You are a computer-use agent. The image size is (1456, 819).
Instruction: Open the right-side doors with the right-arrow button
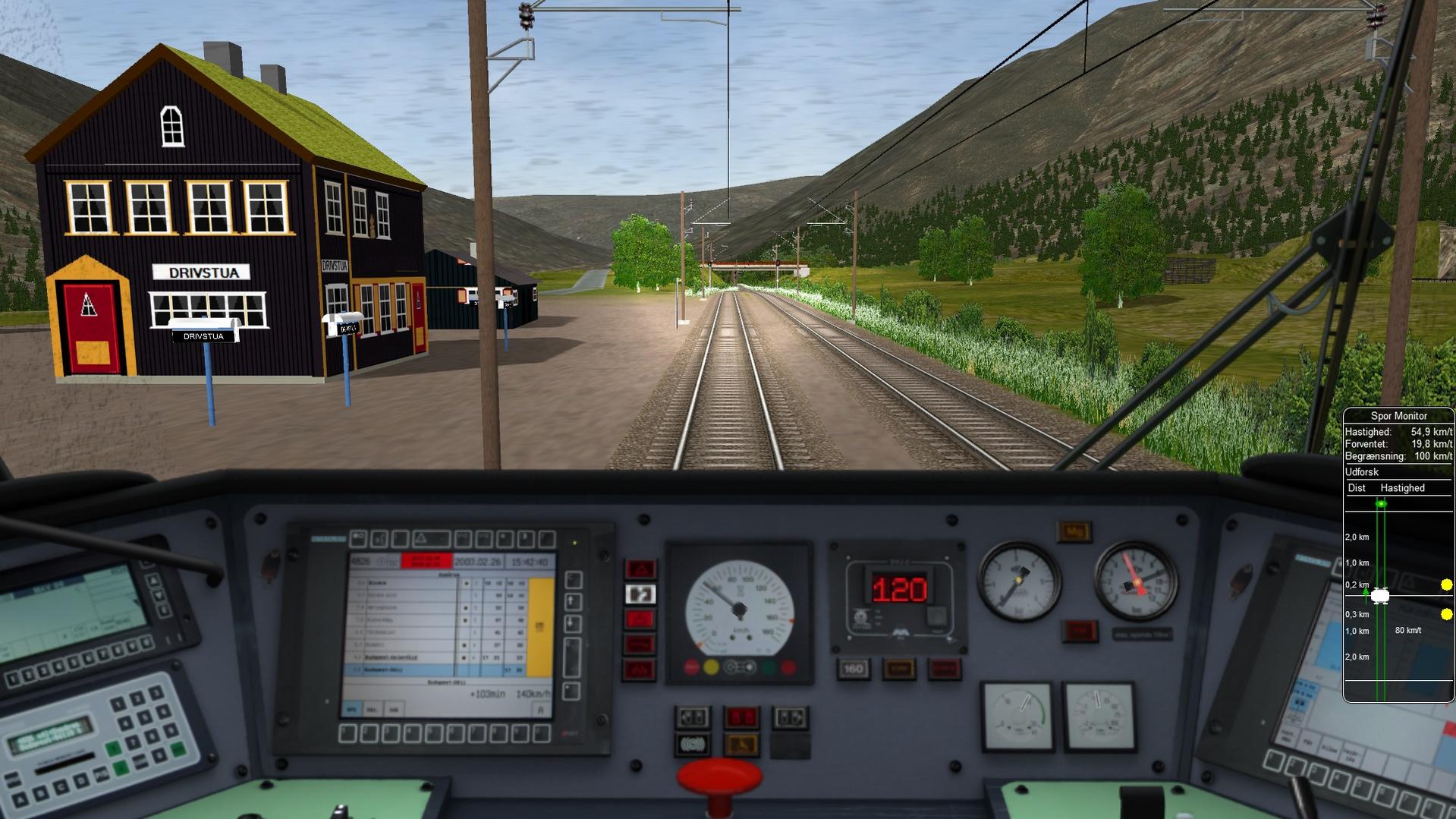790,717
